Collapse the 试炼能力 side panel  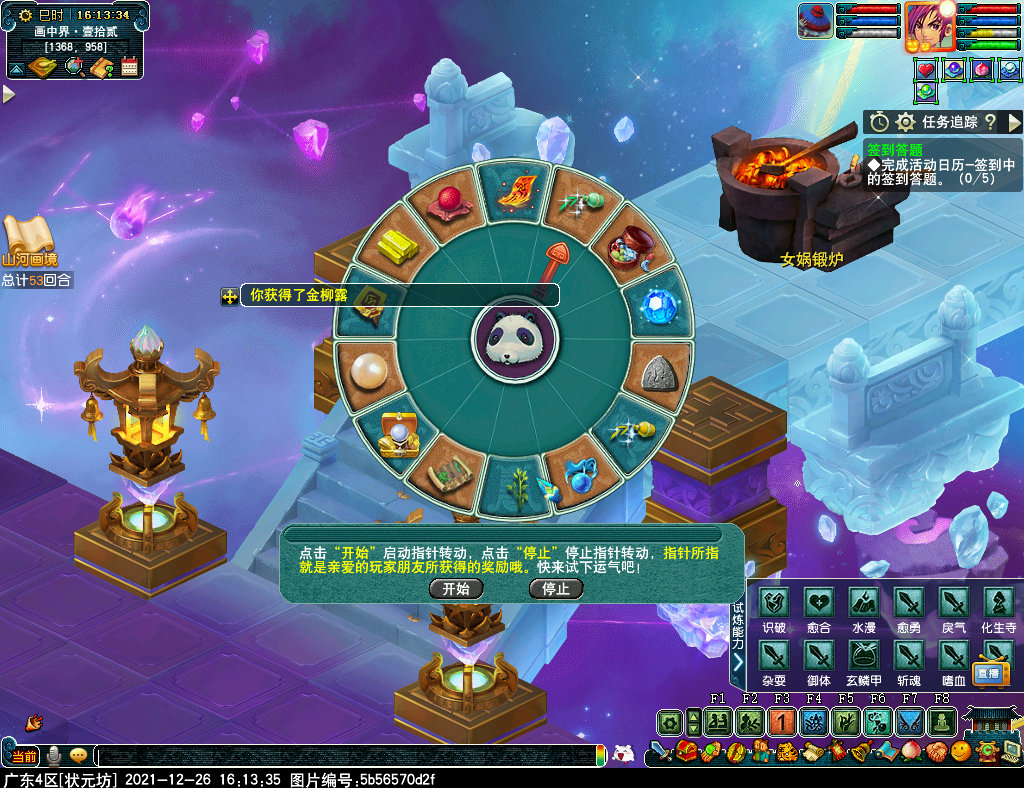[737, 662]
